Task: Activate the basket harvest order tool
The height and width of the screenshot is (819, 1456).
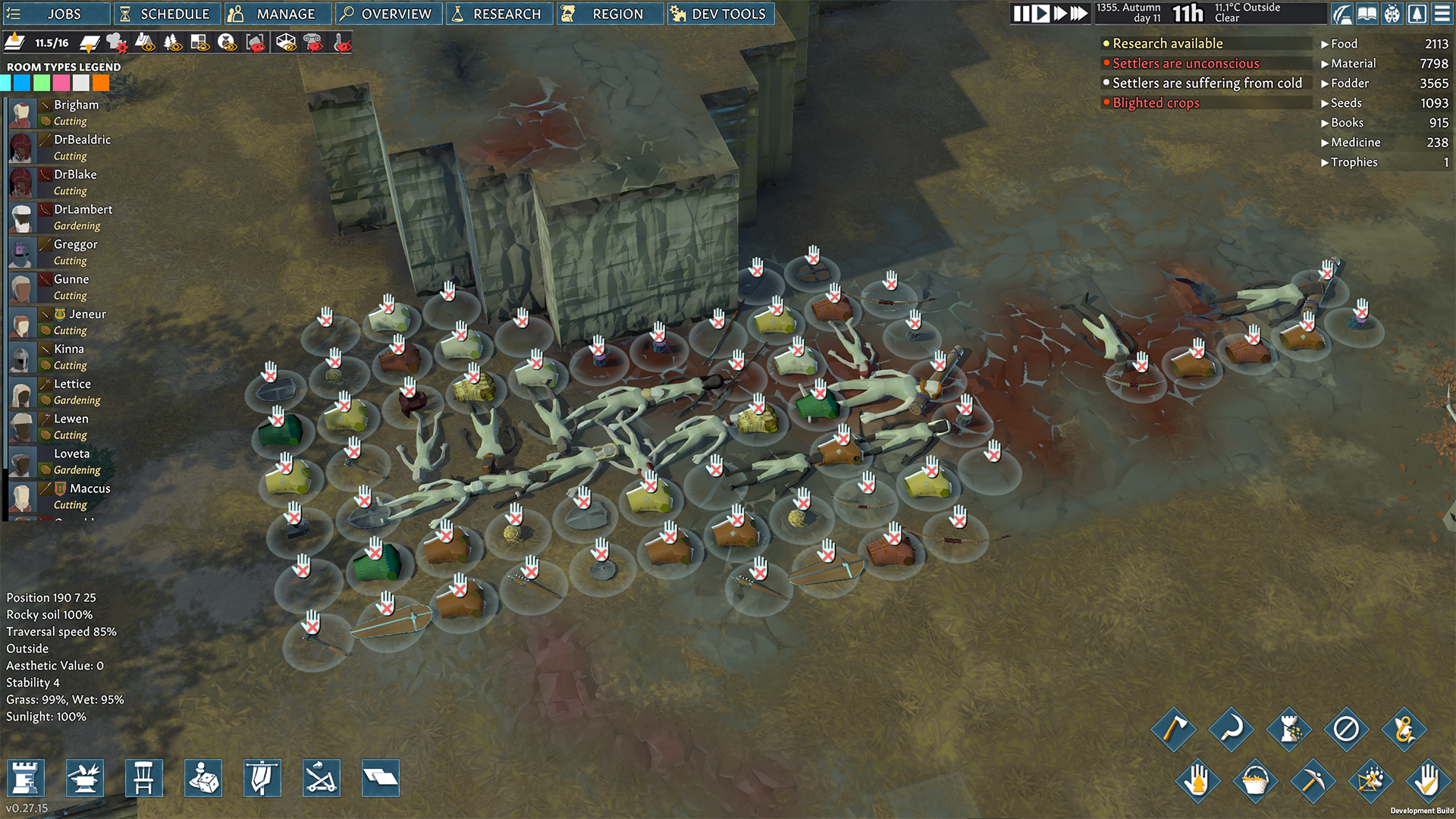Action: click(x=1255, y=780)
